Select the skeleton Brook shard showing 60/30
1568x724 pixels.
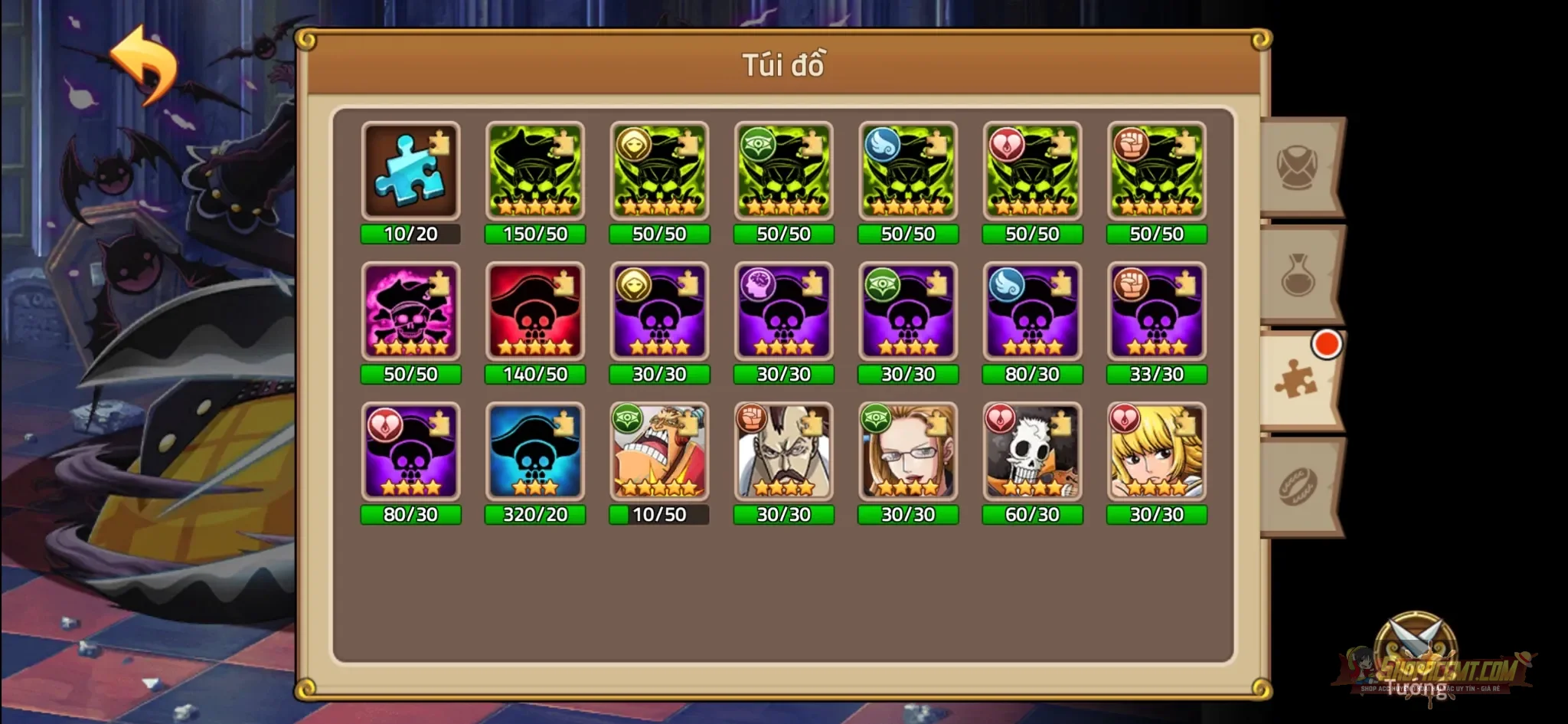pos(1033,452)
